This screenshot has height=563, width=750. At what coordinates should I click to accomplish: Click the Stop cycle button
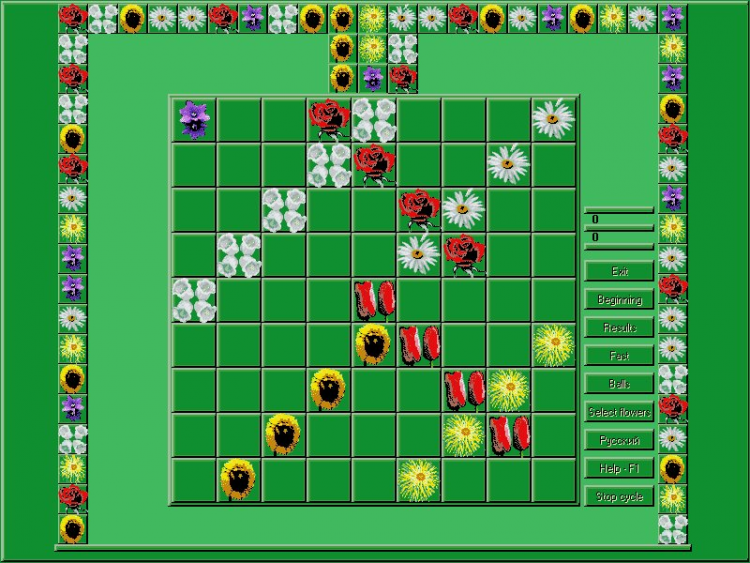[619, 496]
